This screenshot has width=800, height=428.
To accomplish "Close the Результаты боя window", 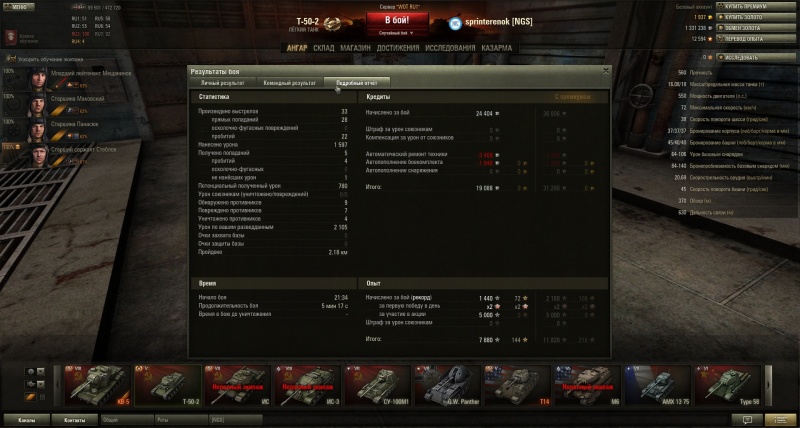I will [604, 71].
